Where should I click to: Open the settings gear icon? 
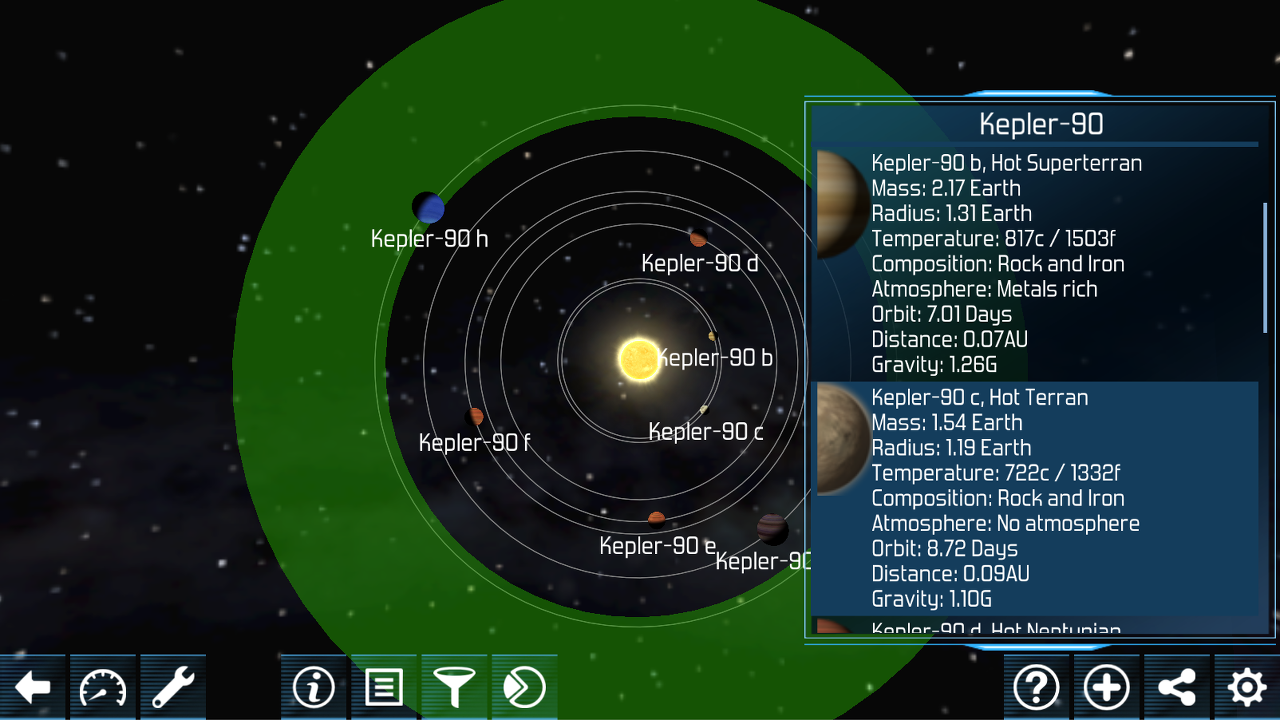[x=1246, y=687]
